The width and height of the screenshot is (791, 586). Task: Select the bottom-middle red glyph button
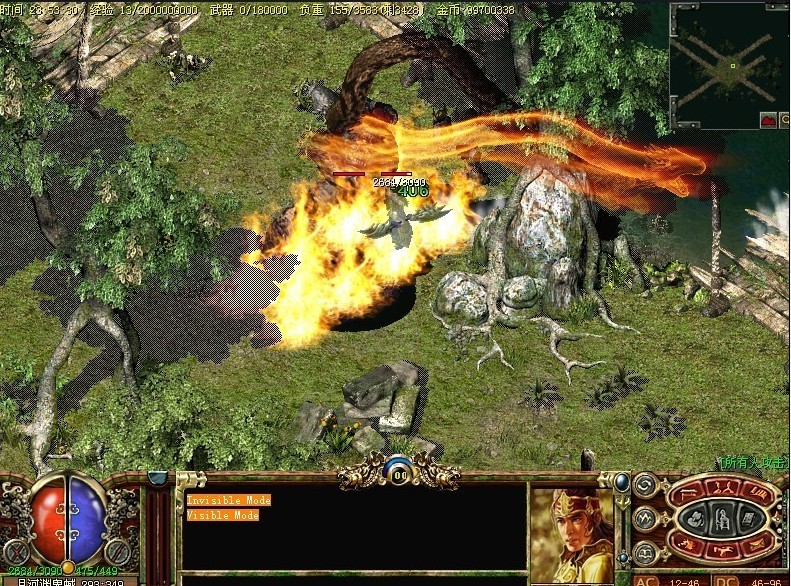(x=722, y=551)
